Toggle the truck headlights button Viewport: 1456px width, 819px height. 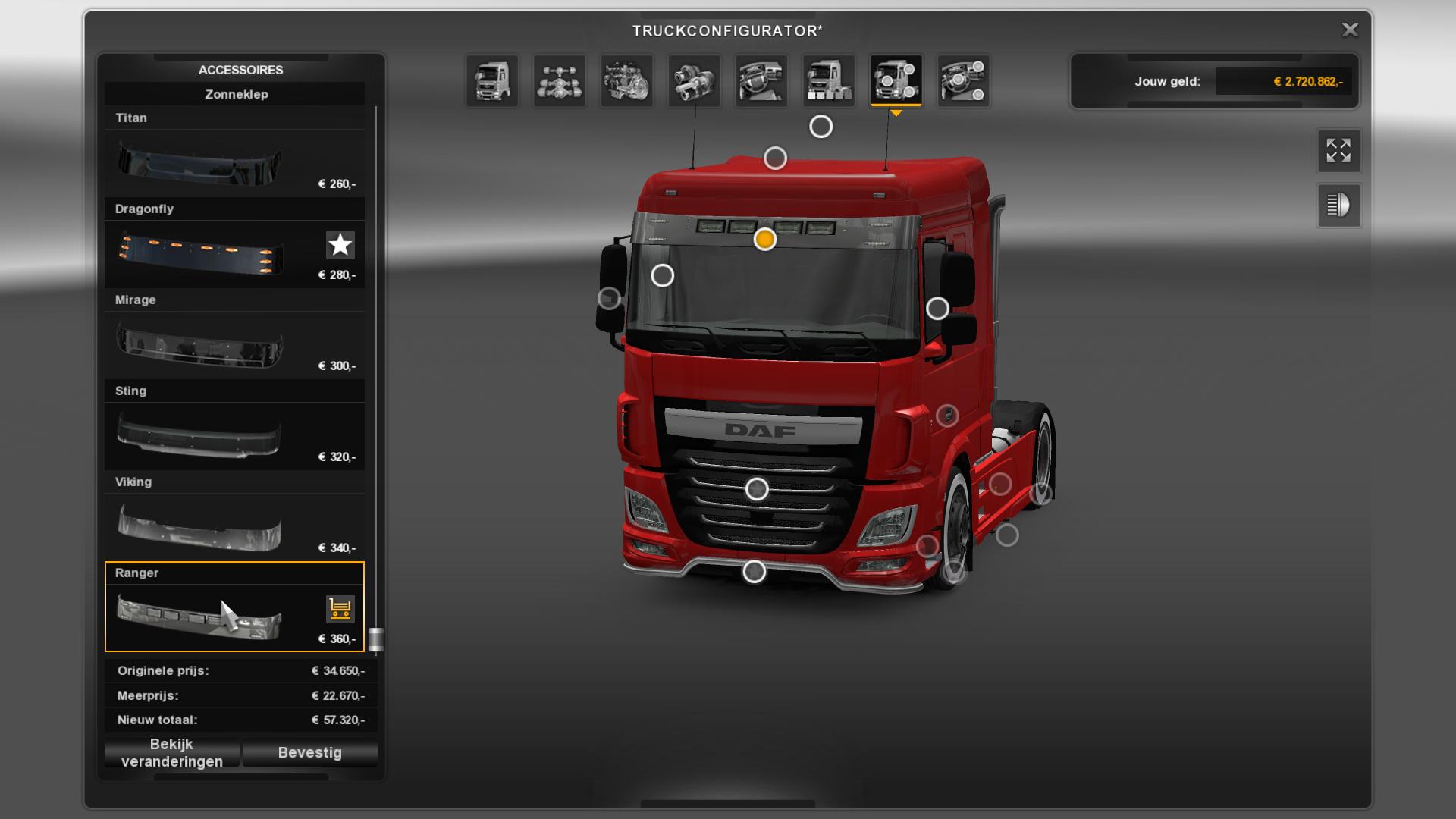[1338, 205]
